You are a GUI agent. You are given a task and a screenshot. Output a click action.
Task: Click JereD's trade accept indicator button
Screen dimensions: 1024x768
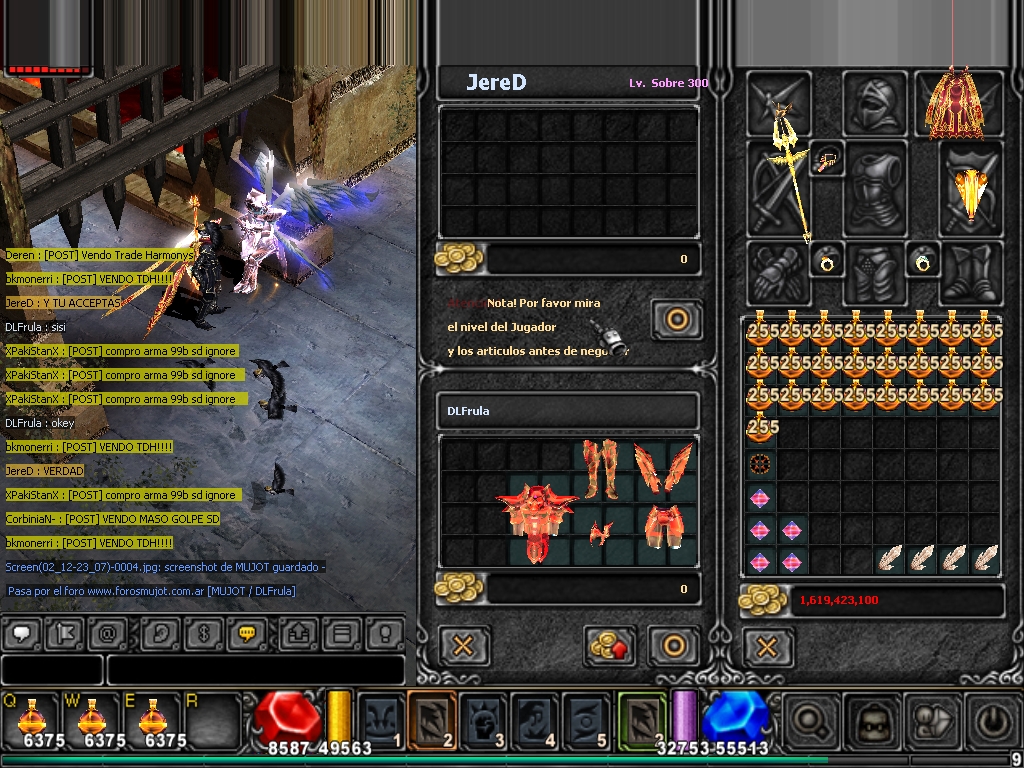(676, 320)
